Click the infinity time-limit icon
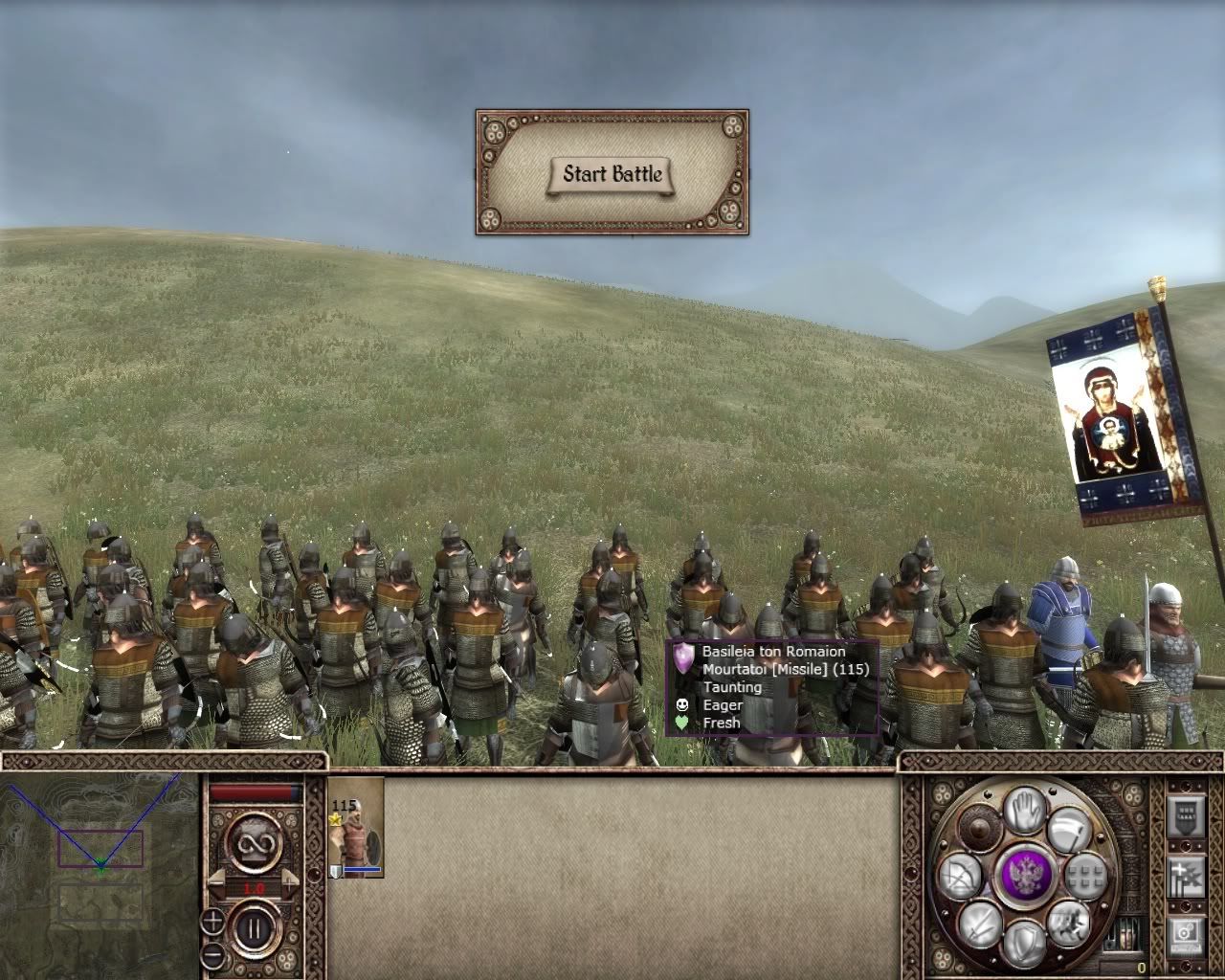The image size is (1225, 980). (x=256, y=843)
